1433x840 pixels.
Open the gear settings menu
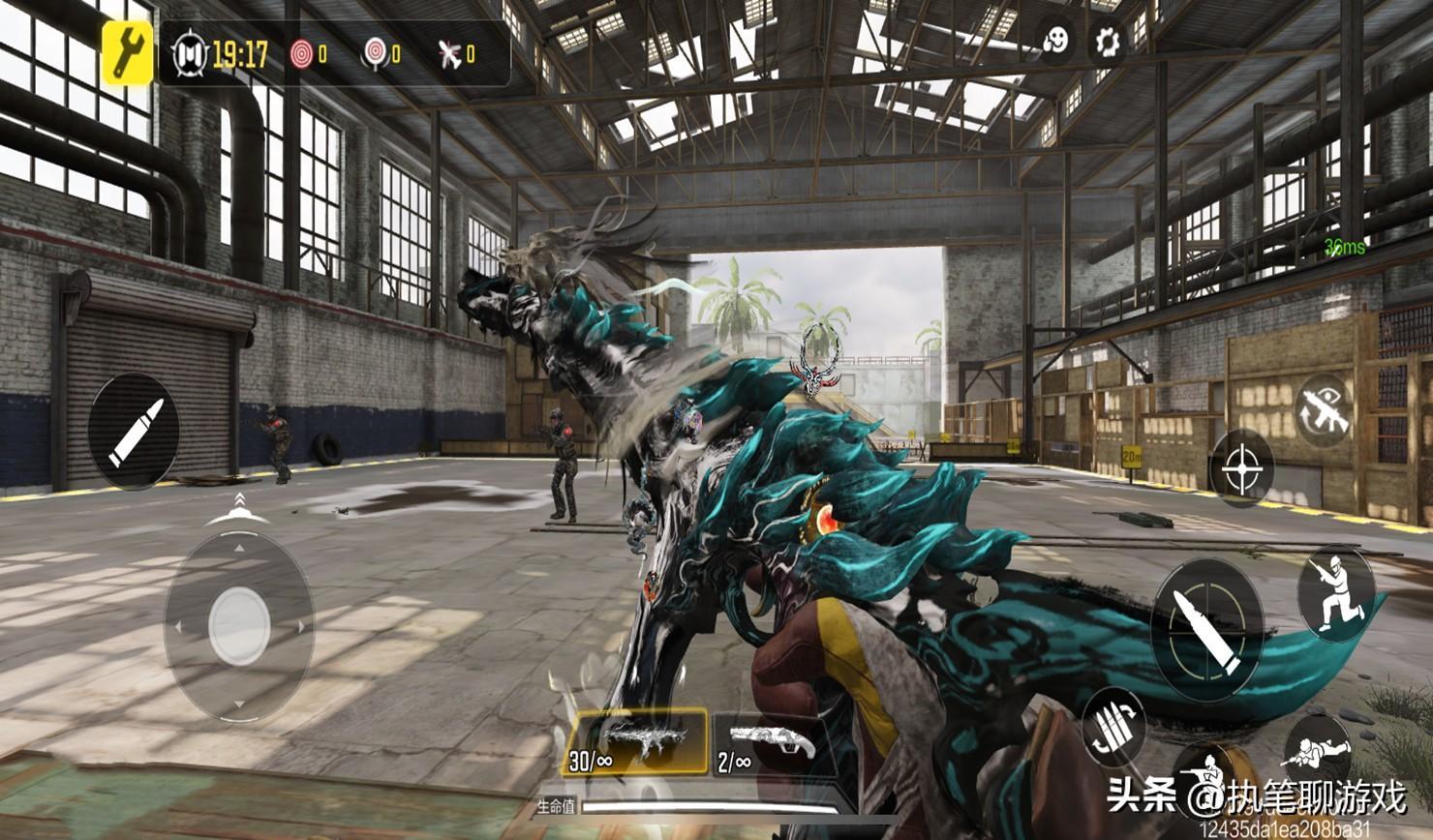tap(1106, 42)
